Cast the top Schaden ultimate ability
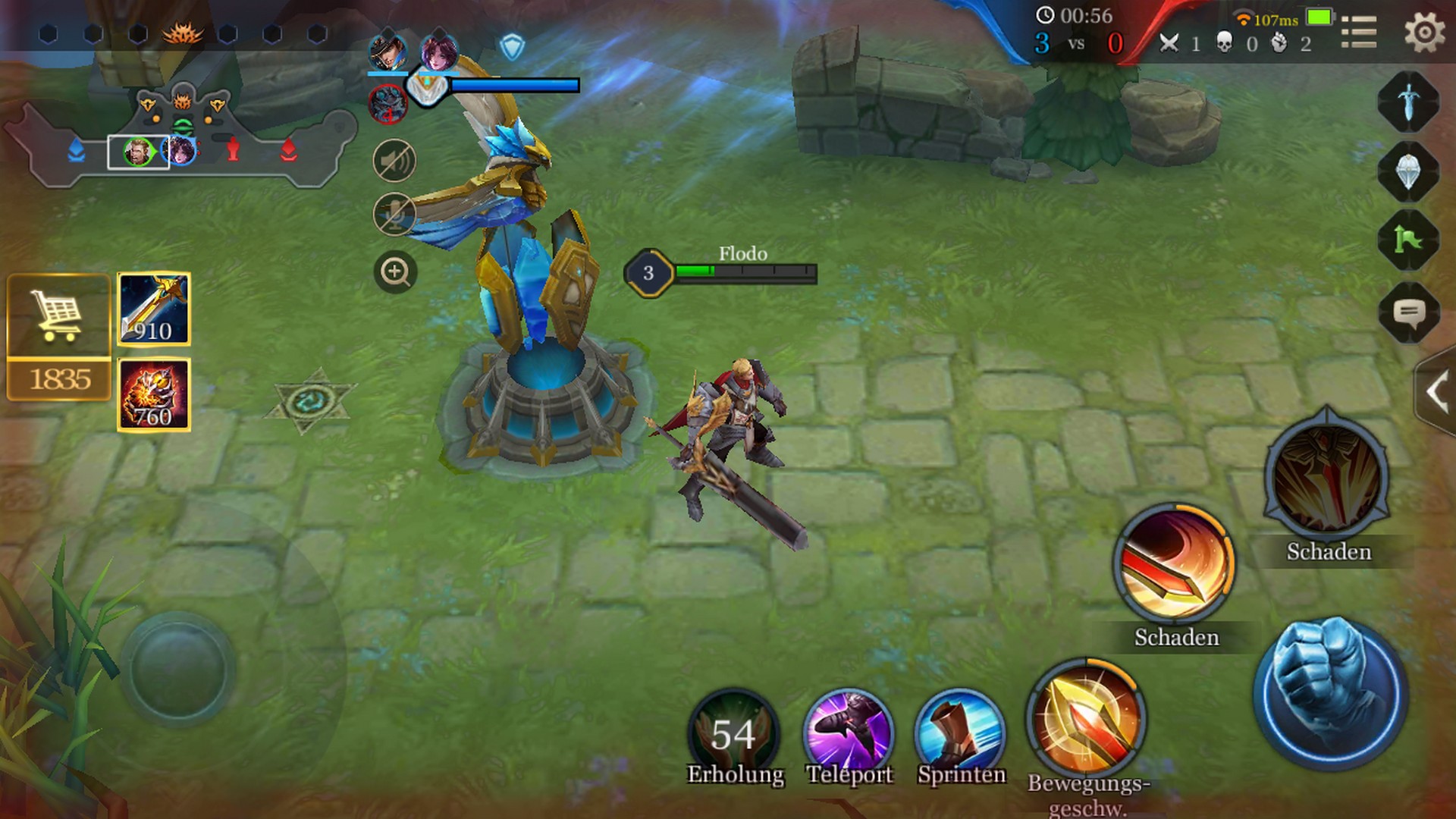Image resolution: width=1456 pixels, height=819 pixels. tap(1327, 476)
